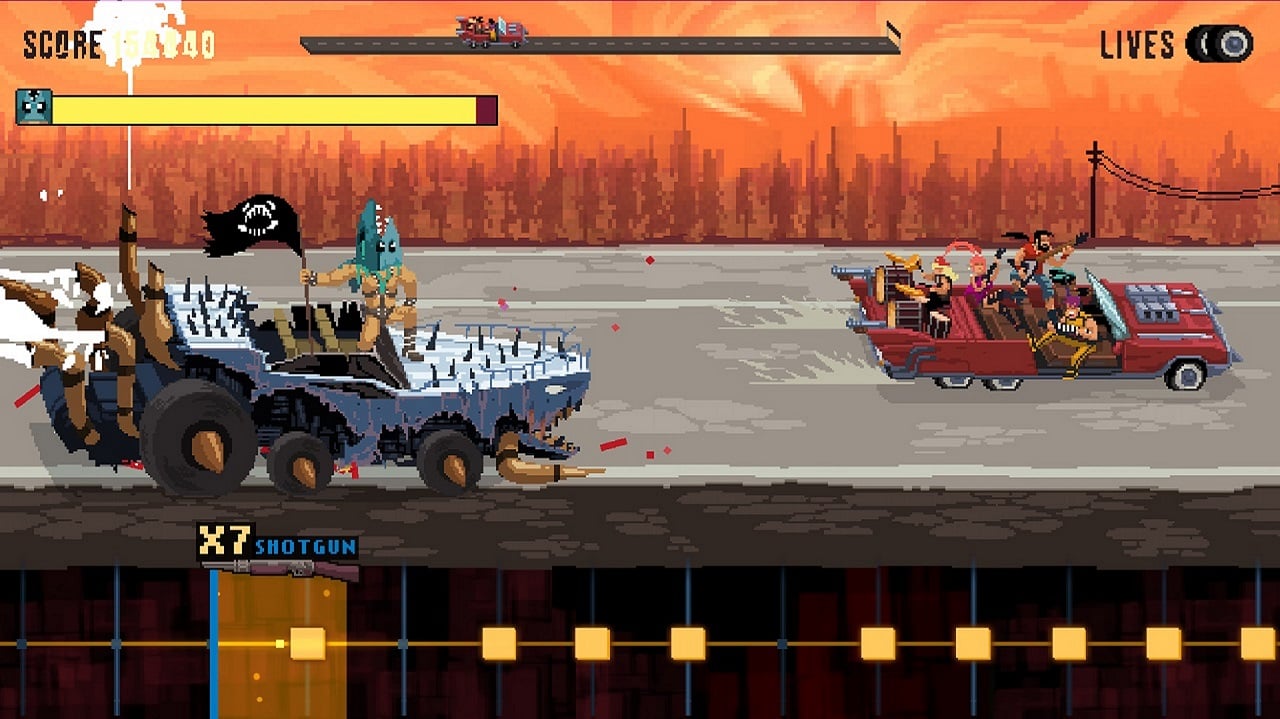This screenshot has width=1280, height=719.
Task: Click the car marker on level progress bar
Action: click(491, 31)
